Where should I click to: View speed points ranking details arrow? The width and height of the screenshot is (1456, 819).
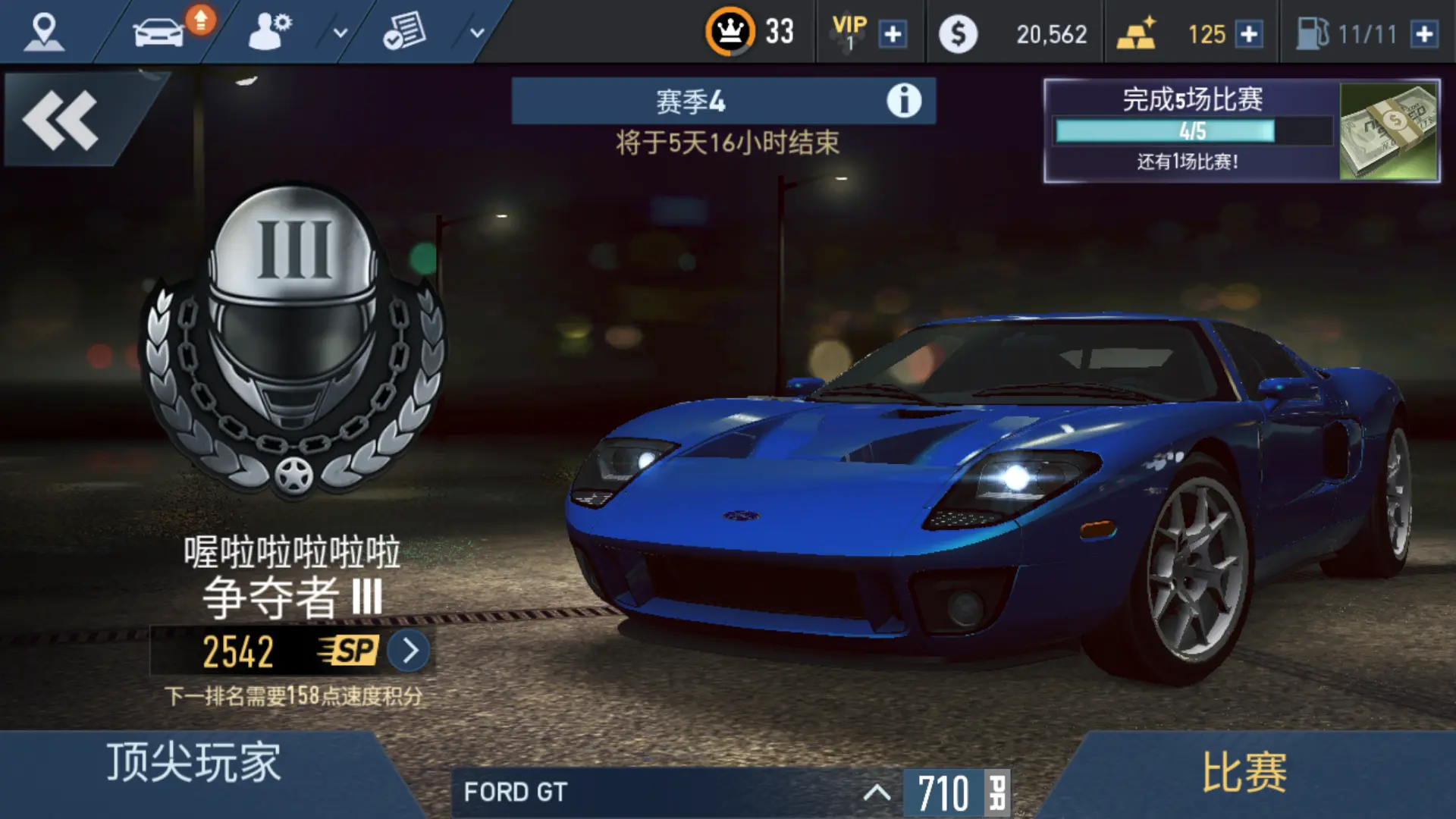(x=409, y=651)
